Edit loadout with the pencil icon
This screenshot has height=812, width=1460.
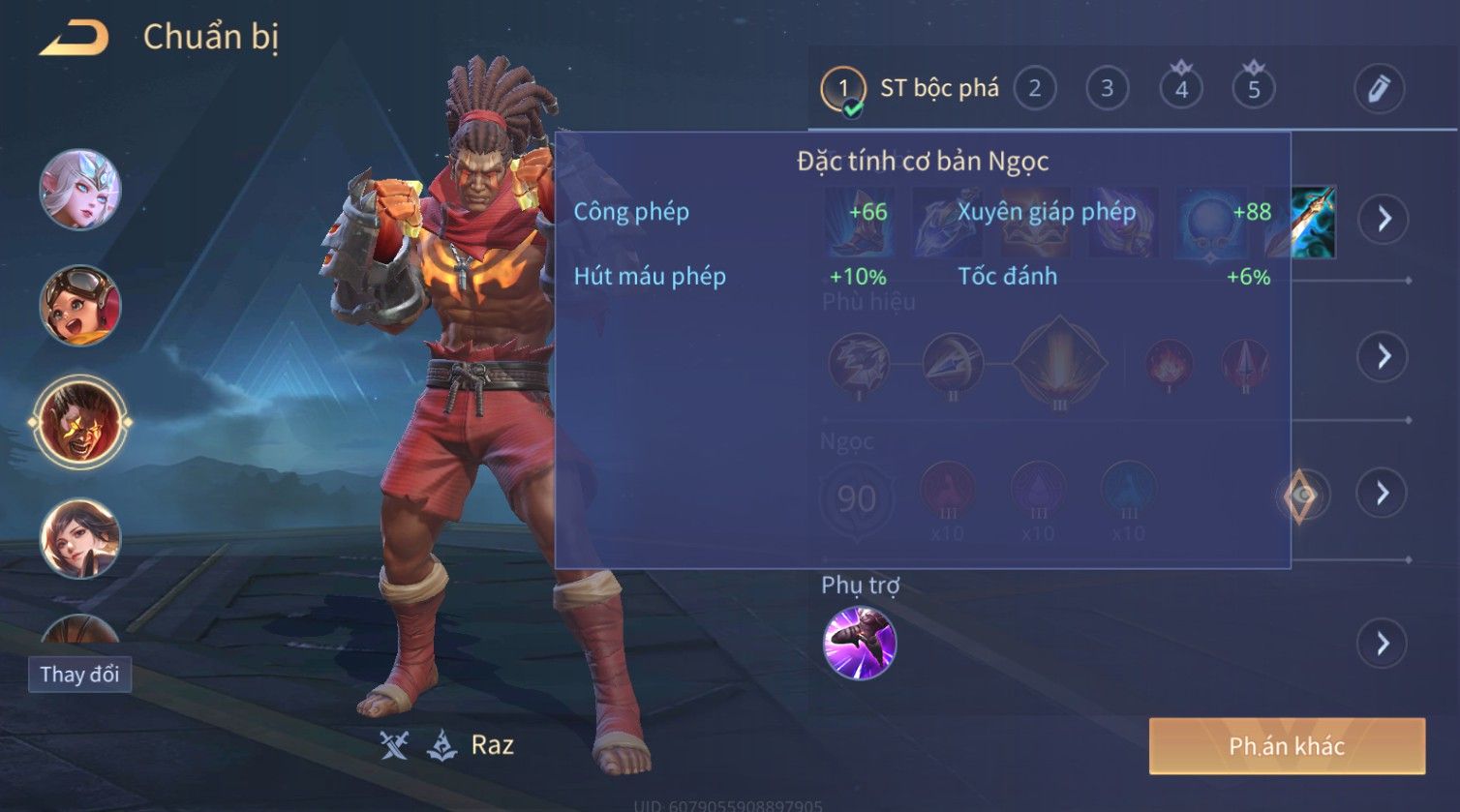pyautogui.click(x=1379, y=89)
